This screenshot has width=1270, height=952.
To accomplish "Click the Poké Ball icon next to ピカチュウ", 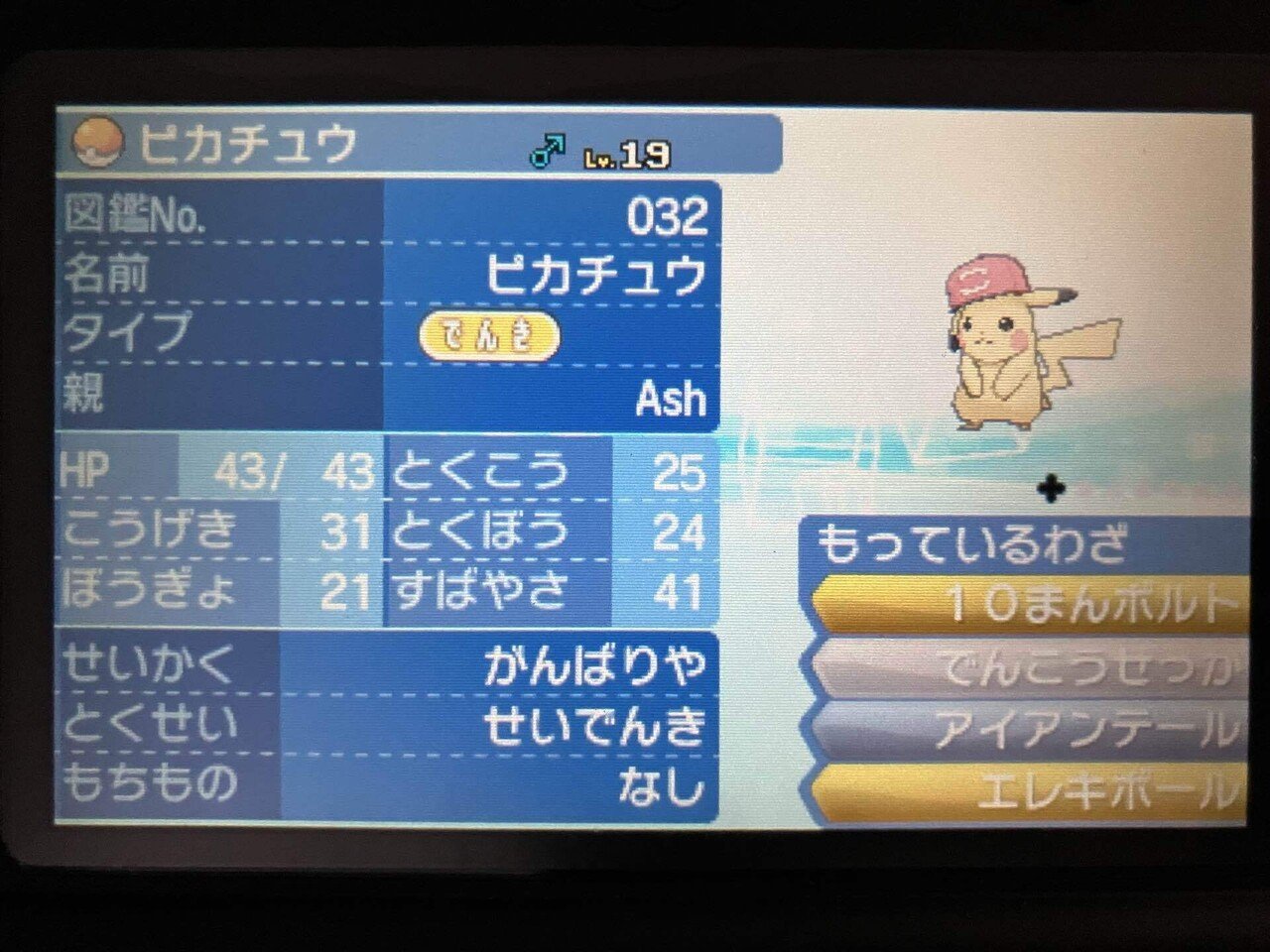I will tap(96, 143).
